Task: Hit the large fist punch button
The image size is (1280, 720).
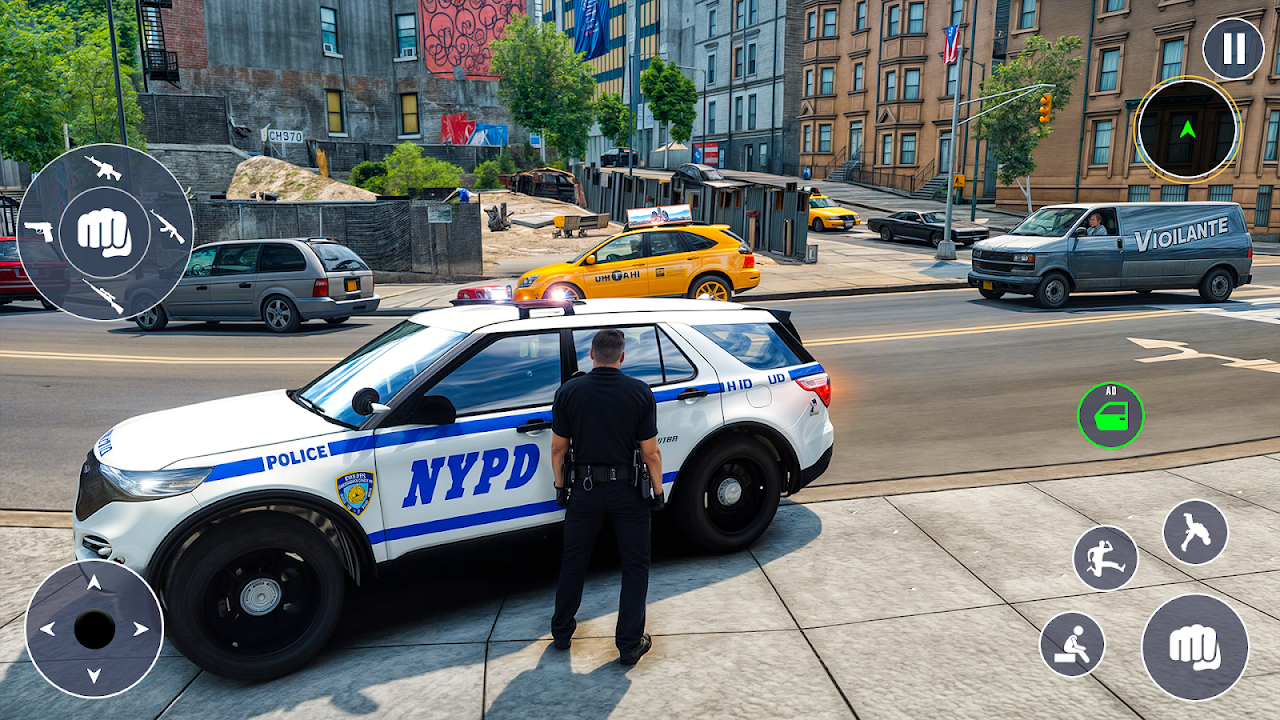Action: tap(1195, 647)
